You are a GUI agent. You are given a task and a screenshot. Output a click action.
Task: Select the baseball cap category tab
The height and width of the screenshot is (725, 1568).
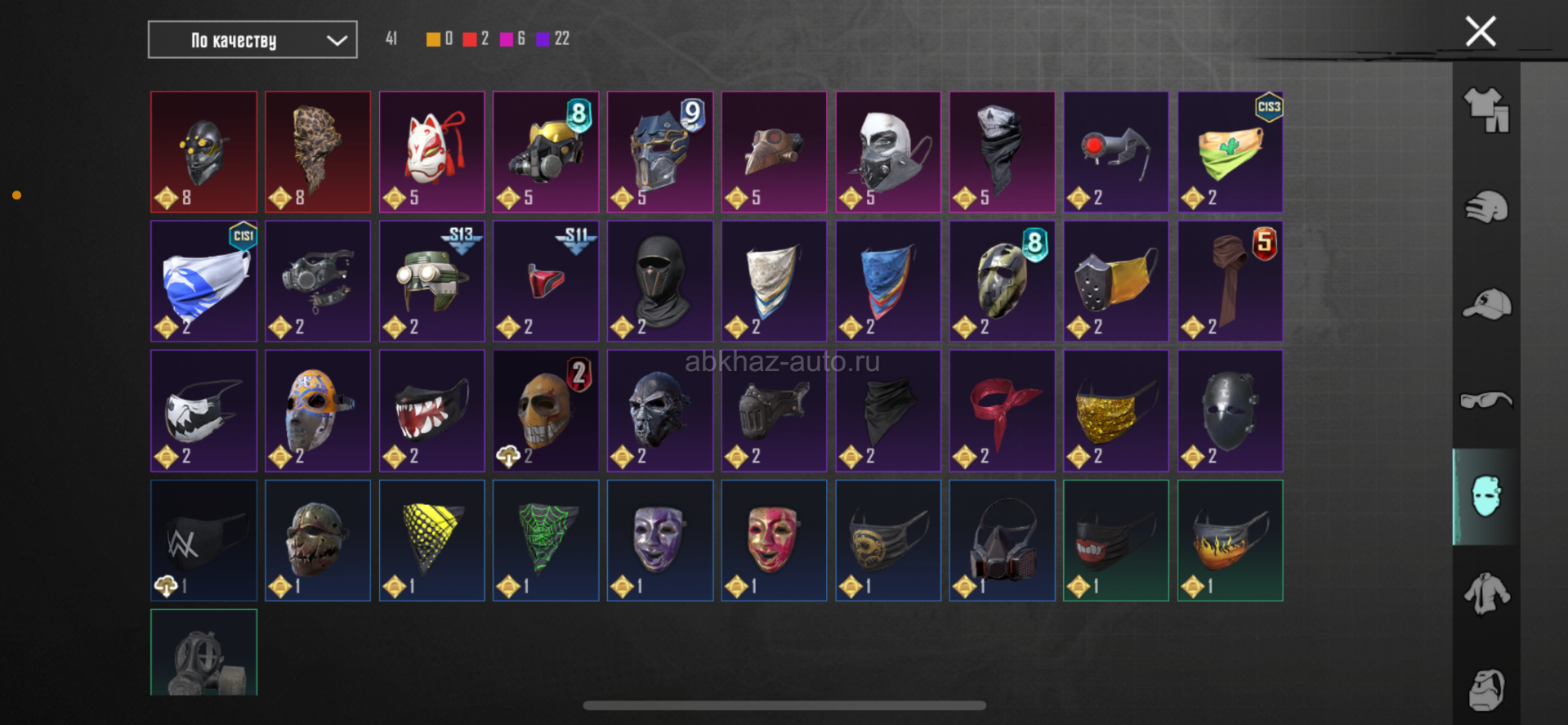(1485, 304)
